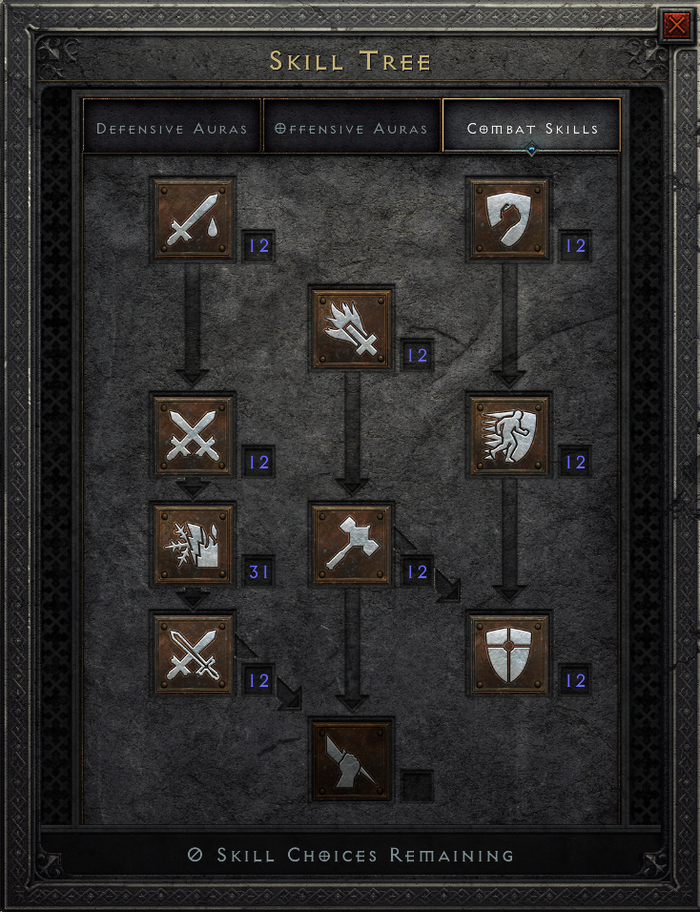Screen dimensions: 700x912
Task: Close the Skill Tree window
Action: click(x=675, y=27)
